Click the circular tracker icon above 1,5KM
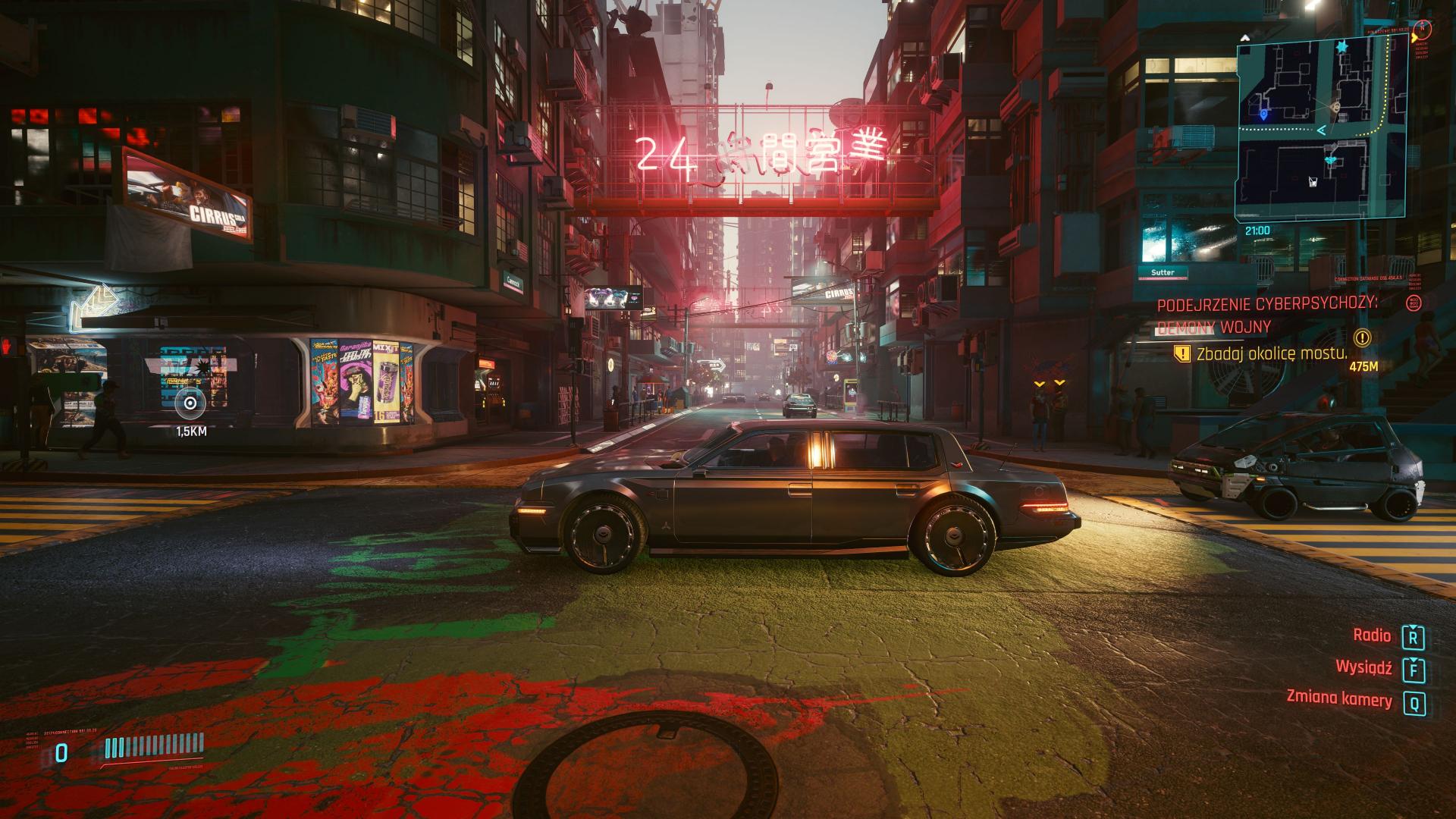The height and width of the screenshot is (819, 1456). click(192, 404)
